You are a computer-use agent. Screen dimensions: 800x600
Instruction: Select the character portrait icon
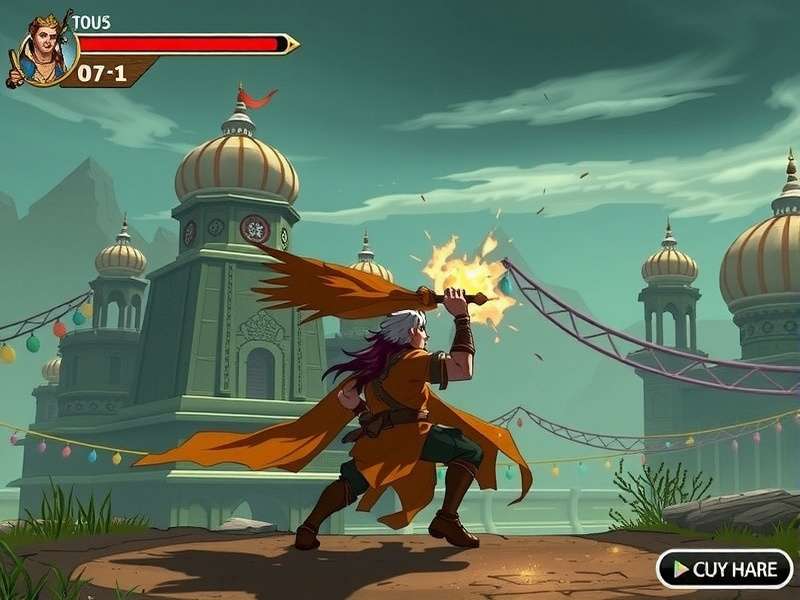click(46, 51)
